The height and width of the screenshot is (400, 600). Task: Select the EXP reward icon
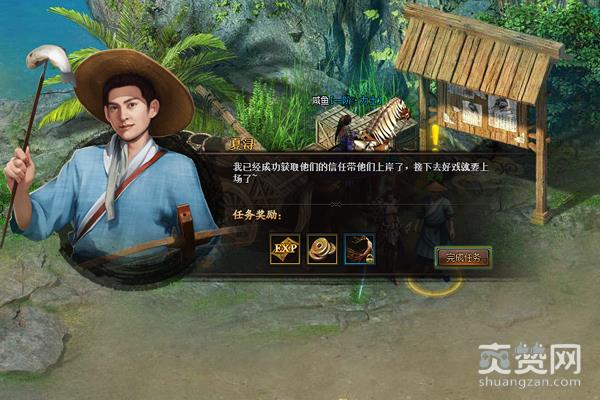(285, 249)
